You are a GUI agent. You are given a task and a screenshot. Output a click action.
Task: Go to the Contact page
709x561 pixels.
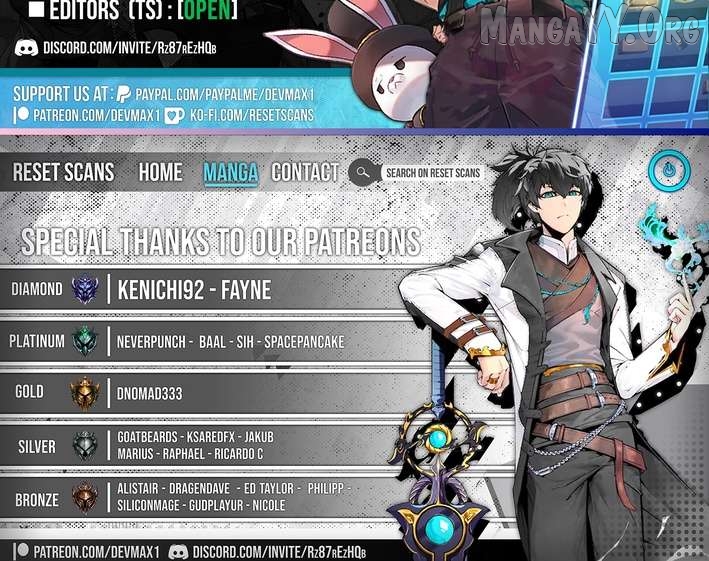[x=305, y=172]
